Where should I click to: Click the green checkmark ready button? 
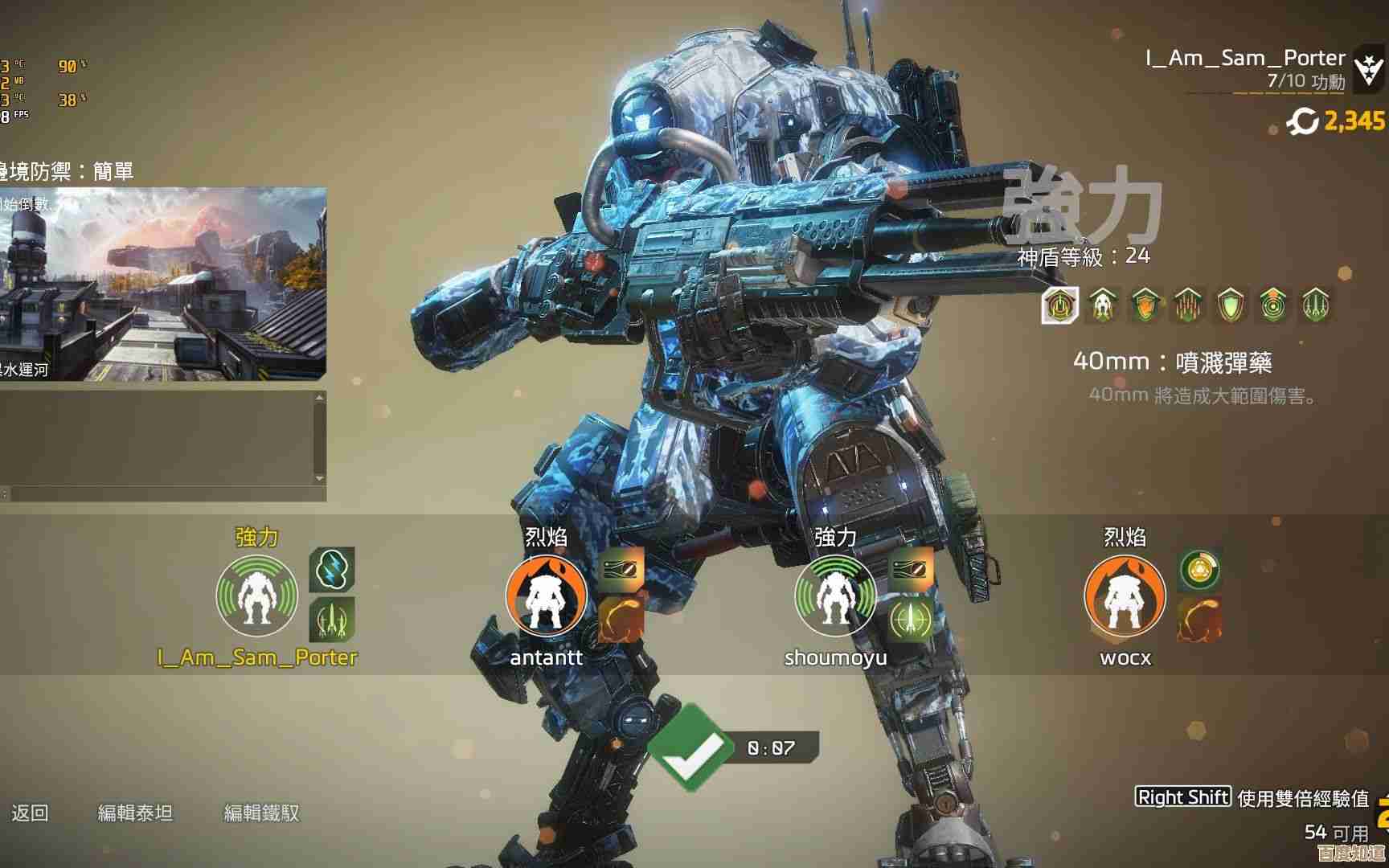click(x=687, y=747)
